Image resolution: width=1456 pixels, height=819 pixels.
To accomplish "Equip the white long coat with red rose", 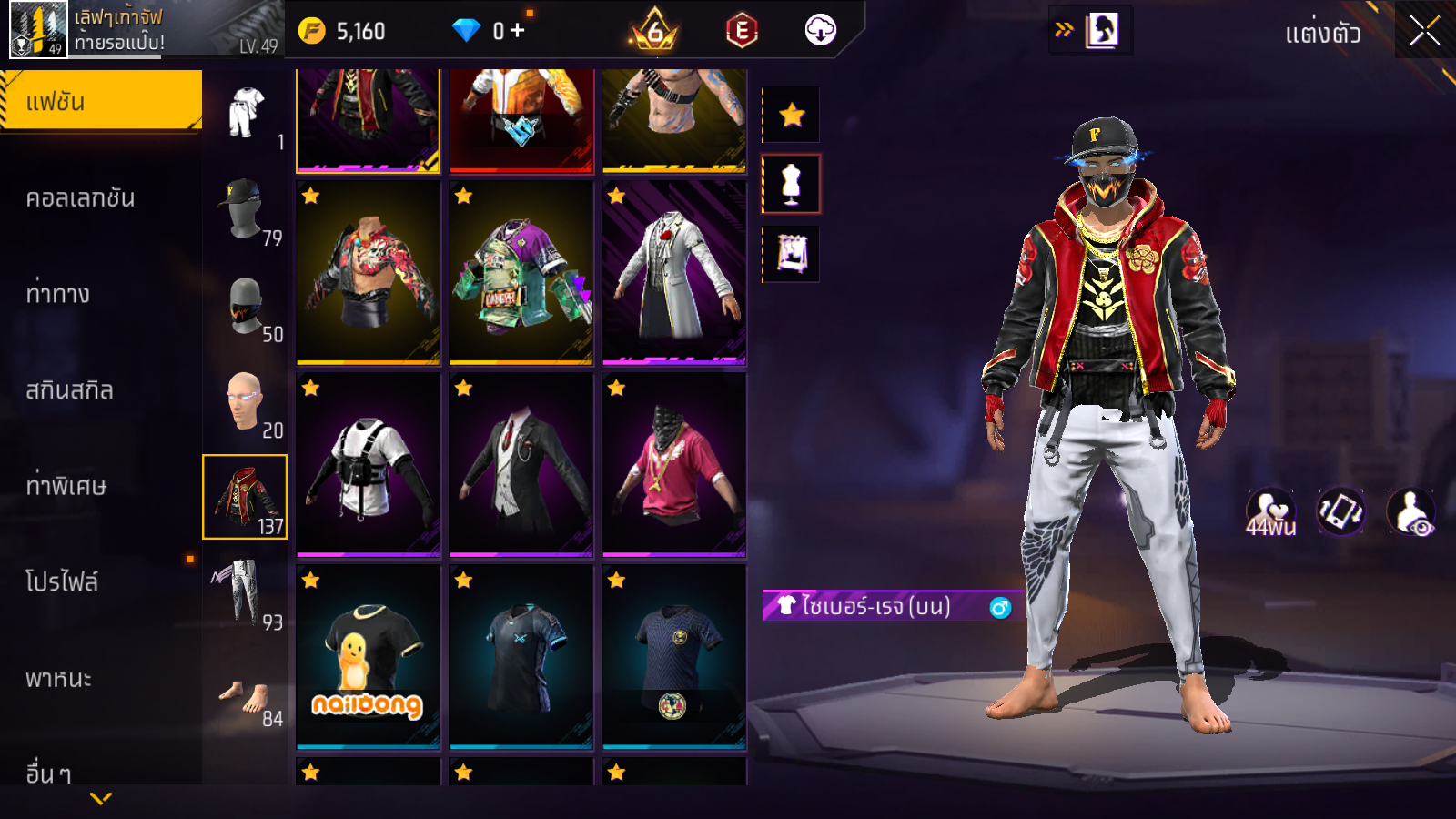I will 673,273.
